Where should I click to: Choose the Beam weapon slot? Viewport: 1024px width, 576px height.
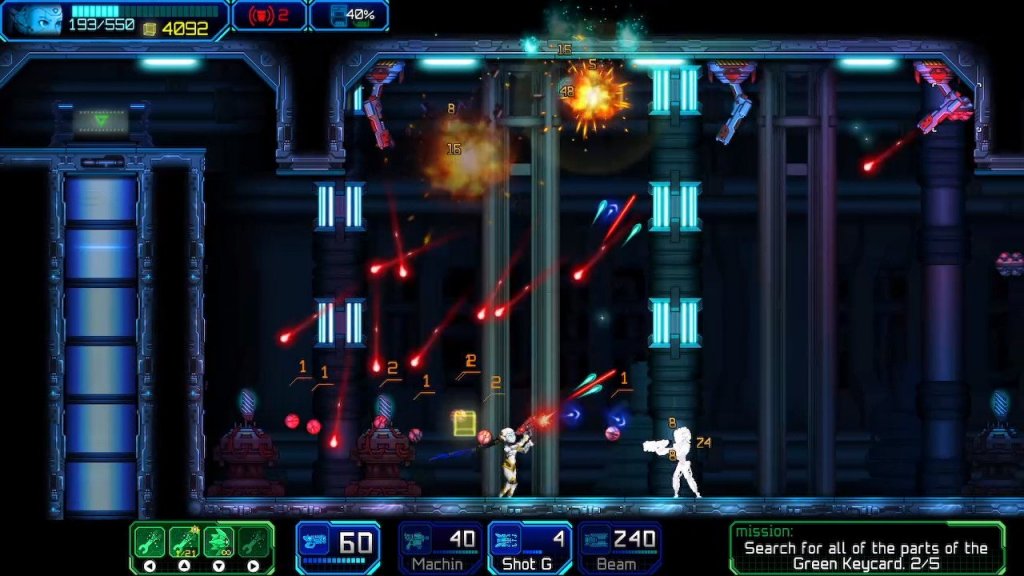620,547
